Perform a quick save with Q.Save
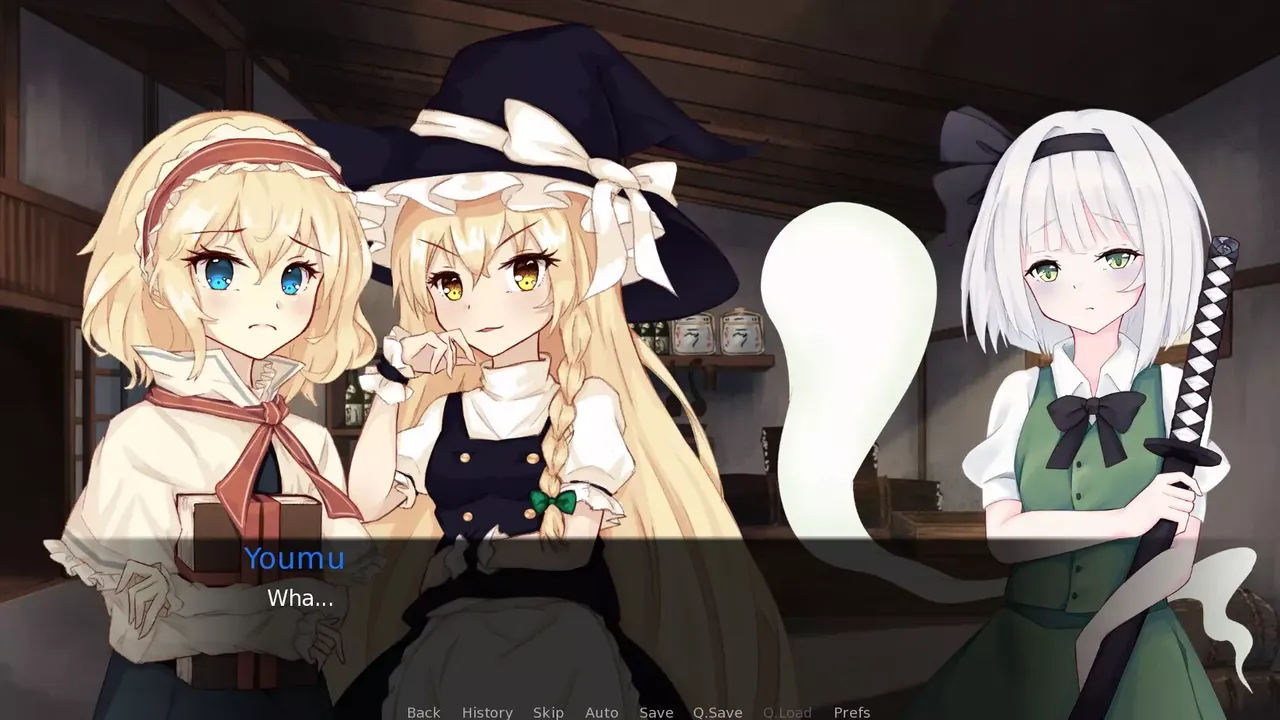This screenshot has height=720, width=1280. 716,712
